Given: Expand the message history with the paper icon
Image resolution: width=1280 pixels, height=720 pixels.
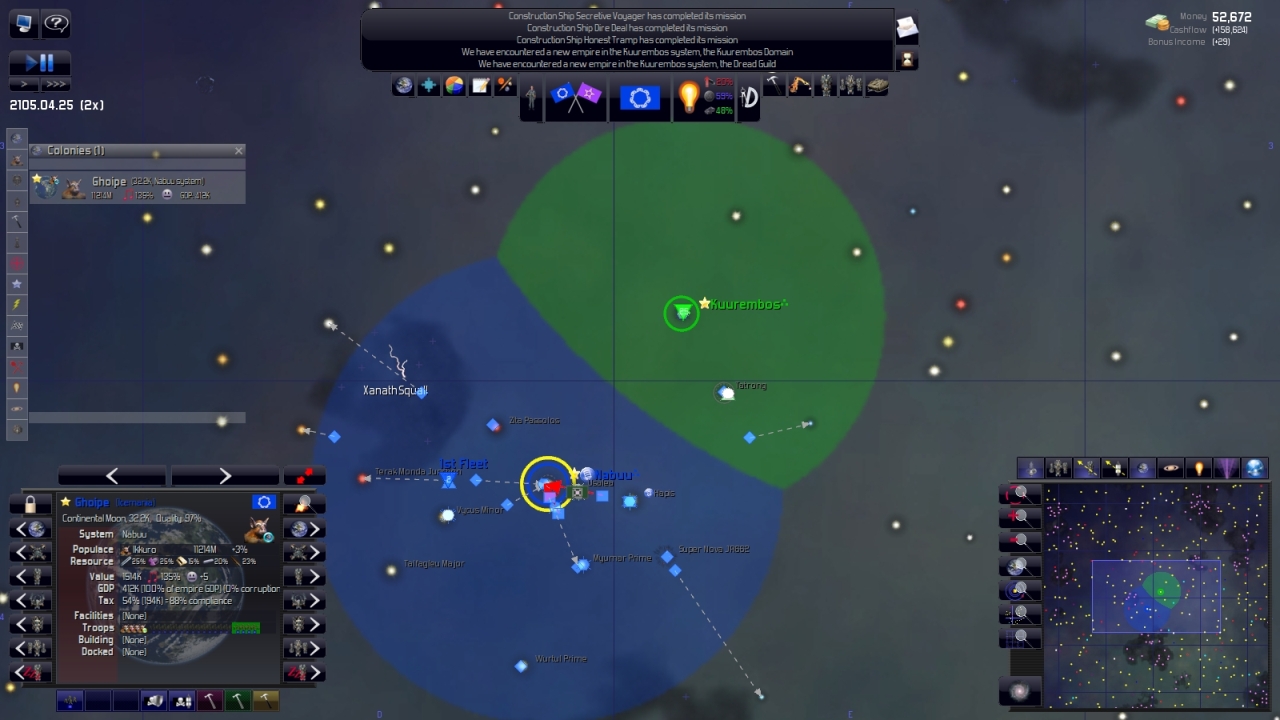Looking at the screenshot, I should point(906,30).
